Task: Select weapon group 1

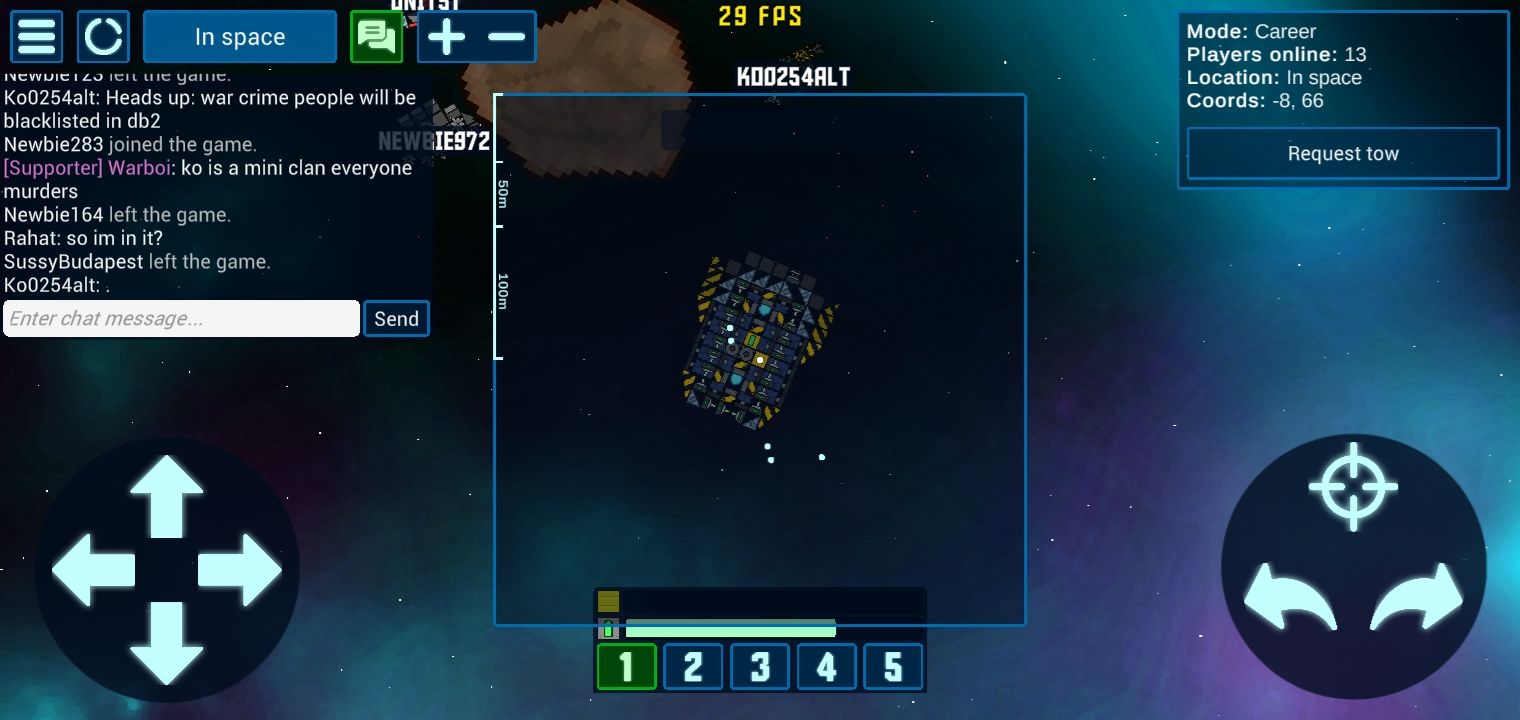Action: point(627,667)
